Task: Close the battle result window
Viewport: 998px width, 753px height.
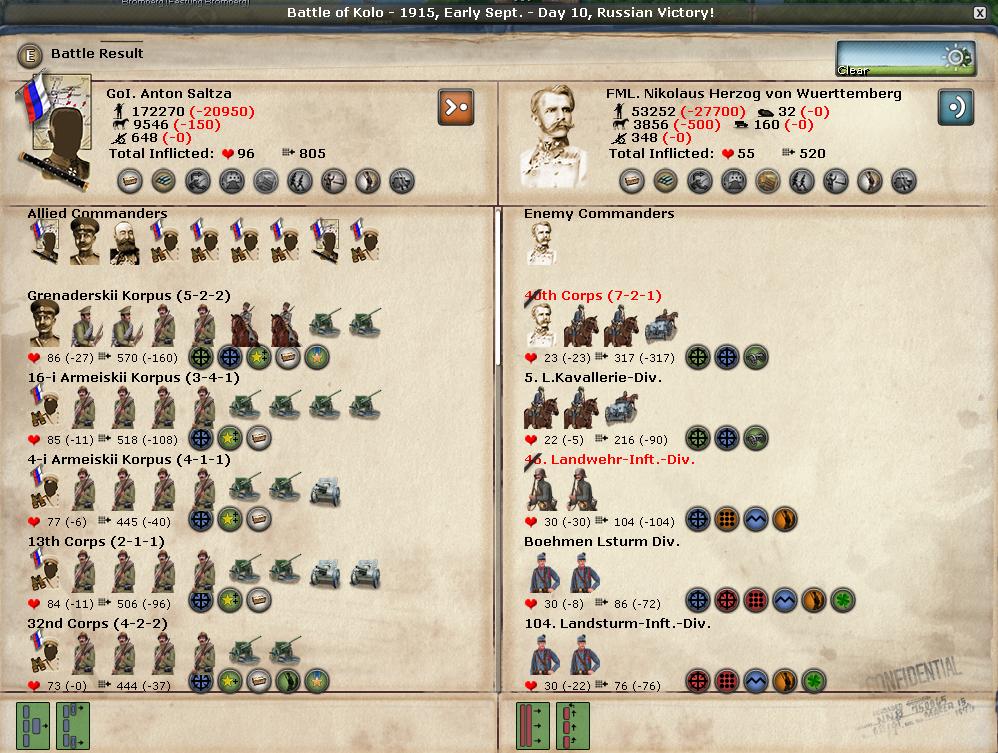Action: click(980, 13)
